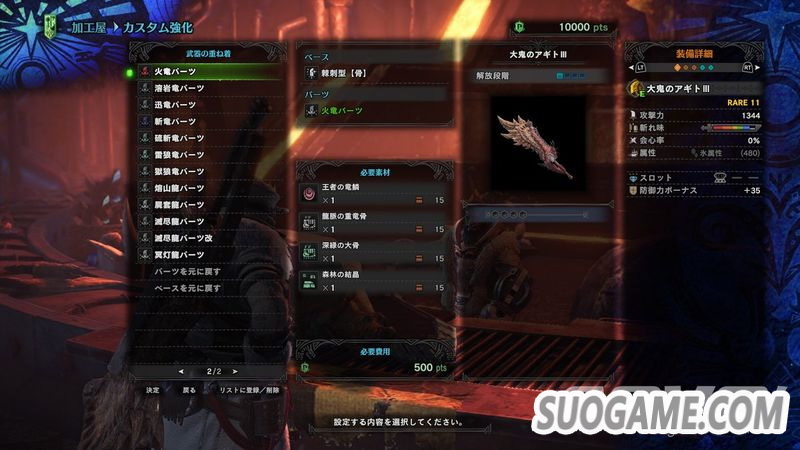
Task: Select the 森林の結晶 material row
Action: point(375,282)
